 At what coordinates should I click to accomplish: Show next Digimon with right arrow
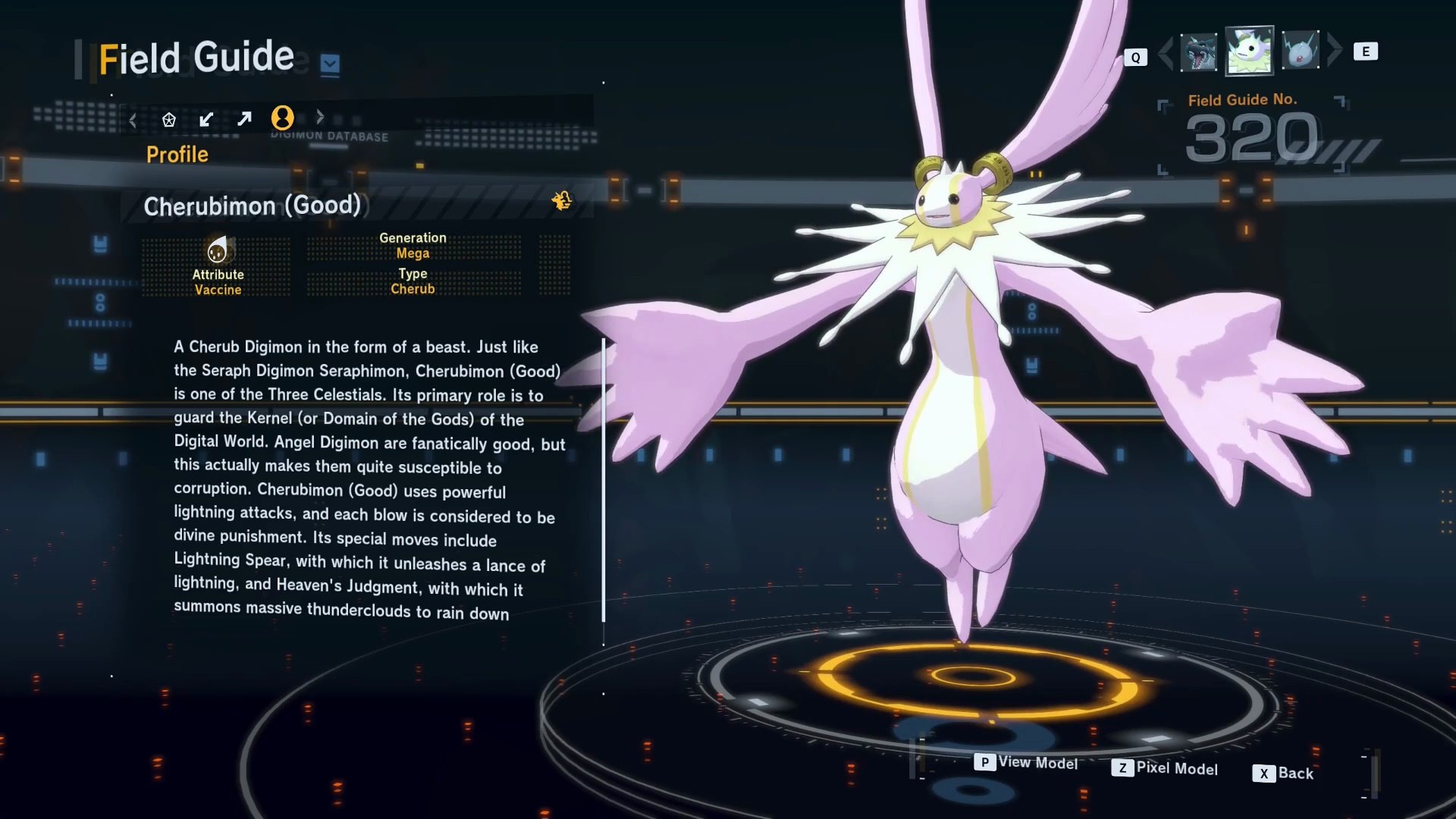(x=1334, y=50)
